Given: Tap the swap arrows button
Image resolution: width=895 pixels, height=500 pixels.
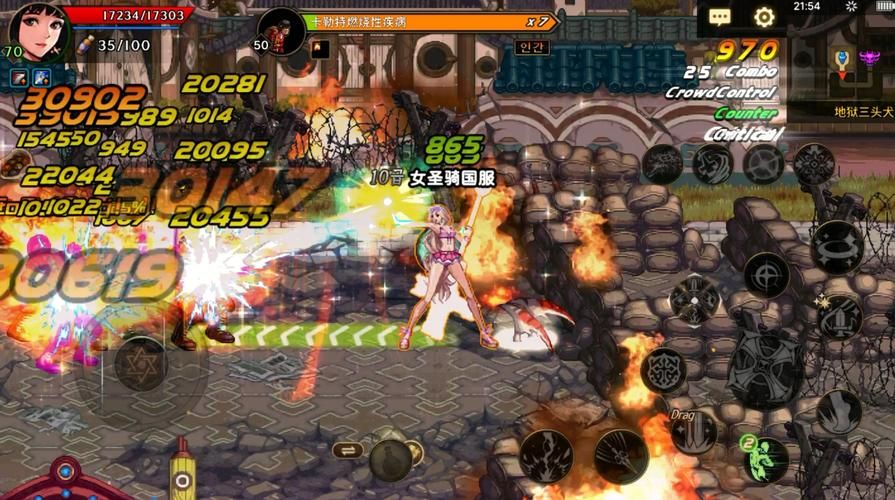Looking at the screenshot, I should 347,450.
